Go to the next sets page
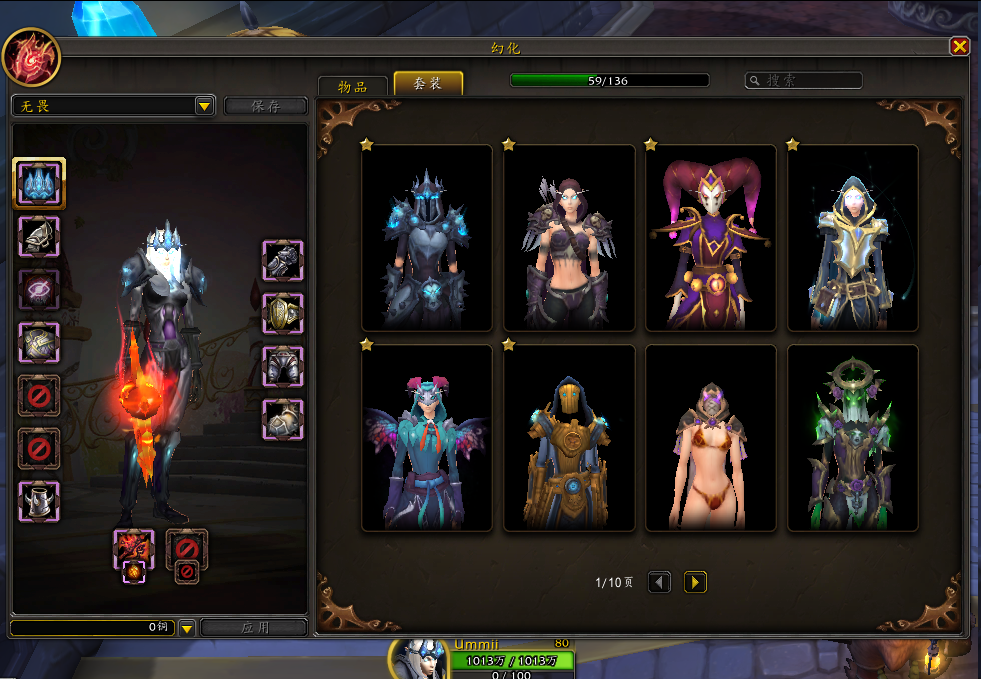 pyautogui.click(x=695, y=582)
